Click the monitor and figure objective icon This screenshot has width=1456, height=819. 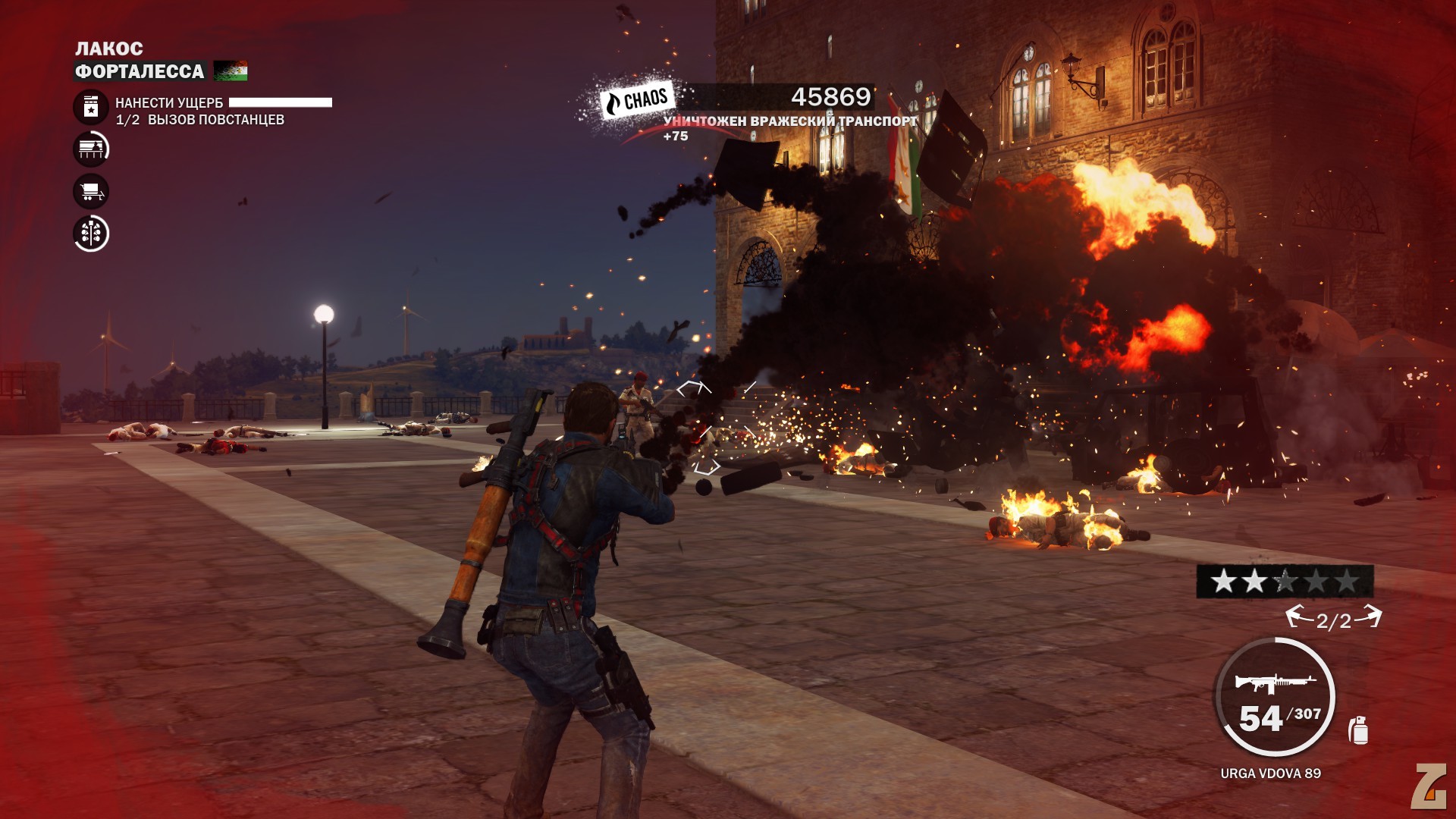91,149
